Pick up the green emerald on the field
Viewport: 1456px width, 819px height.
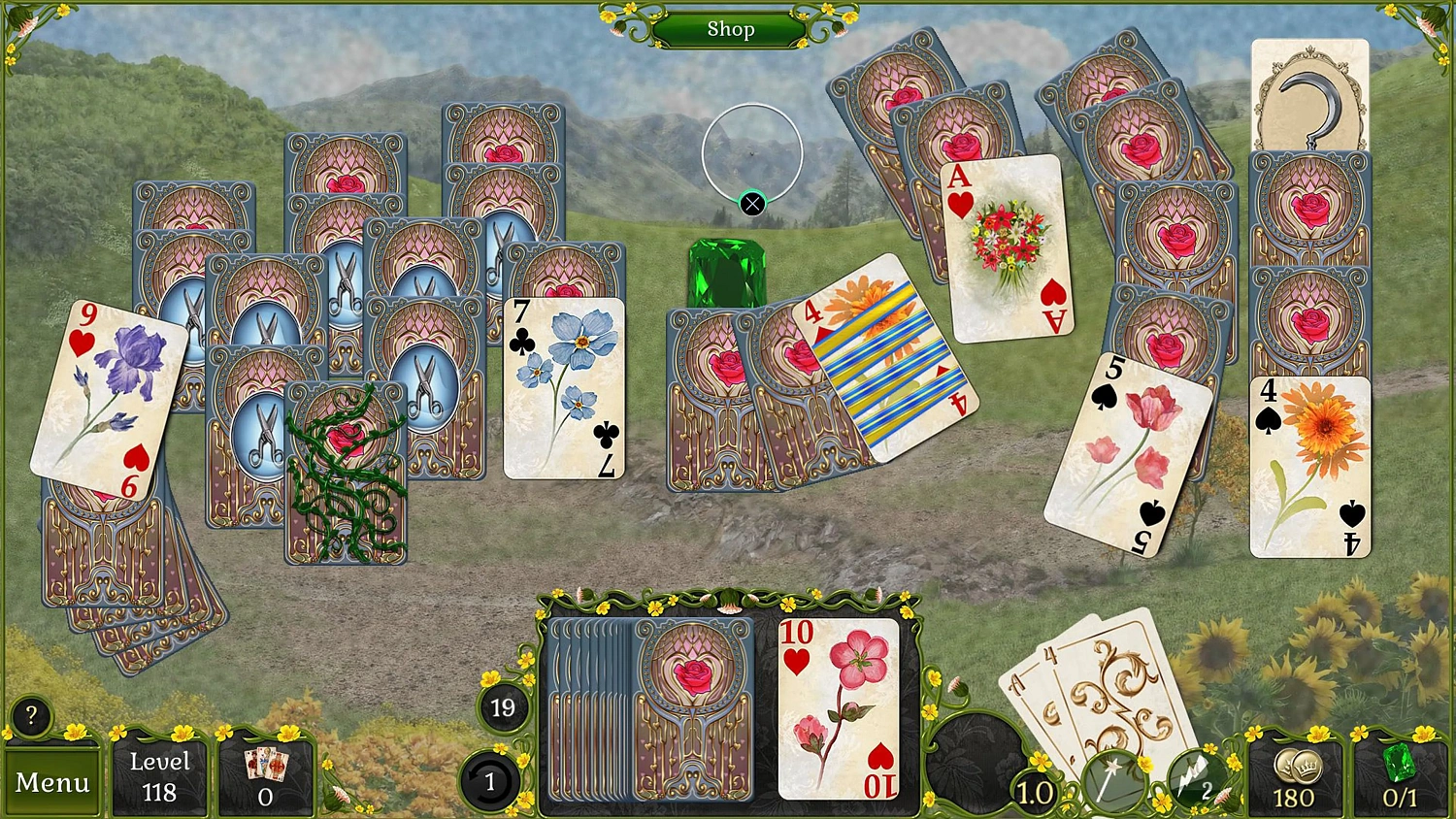coord(728,272)
